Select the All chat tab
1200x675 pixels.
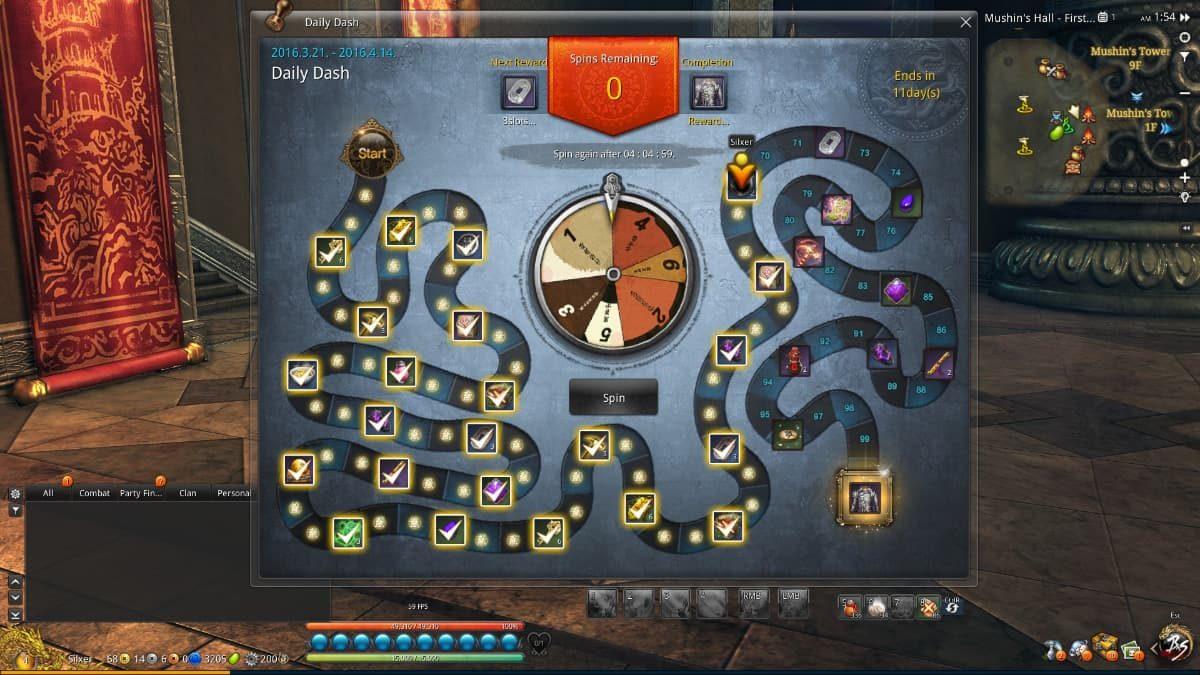(x=48, y=493)
